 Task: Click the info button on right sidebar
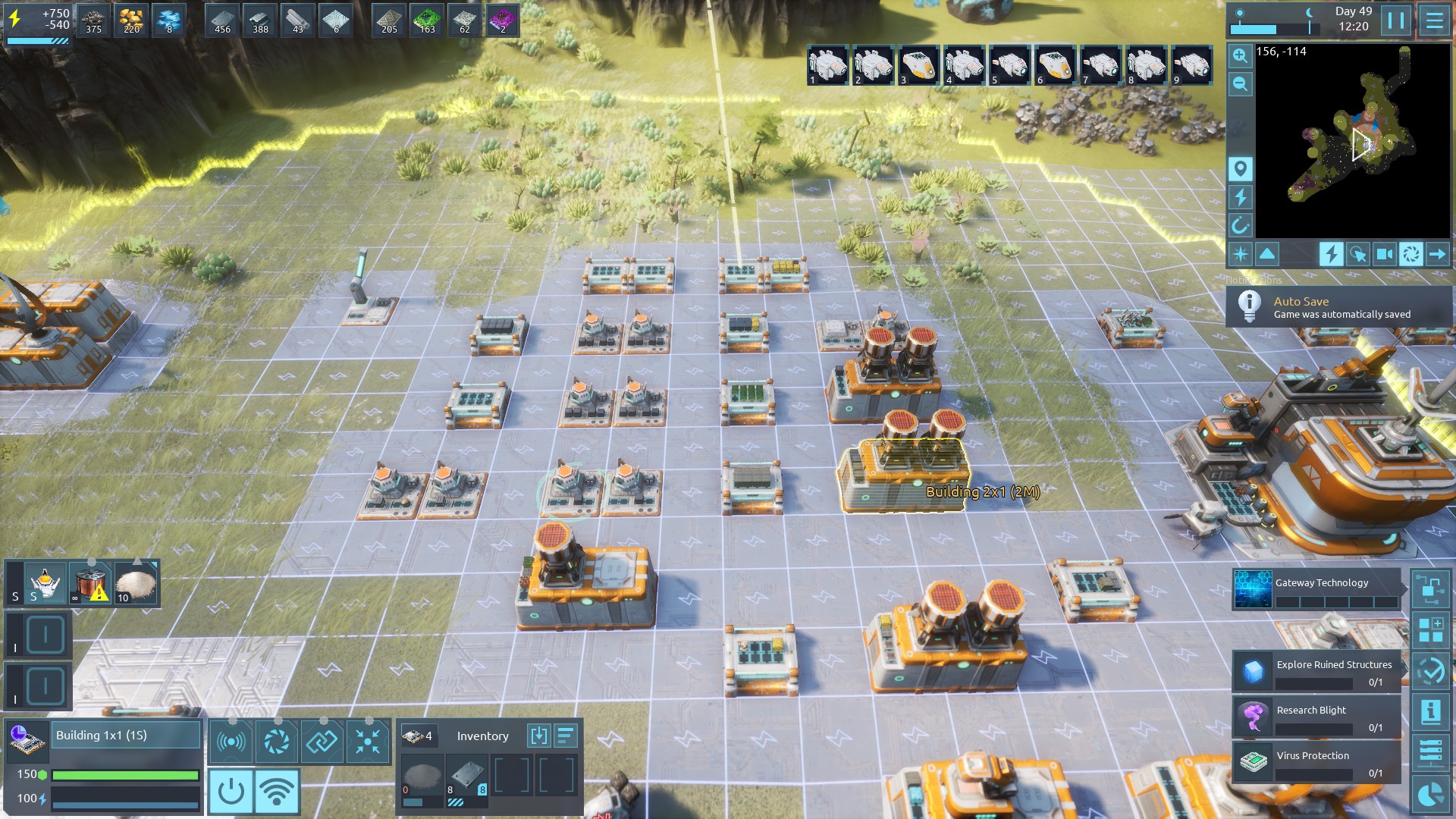tap(1430, 711)
